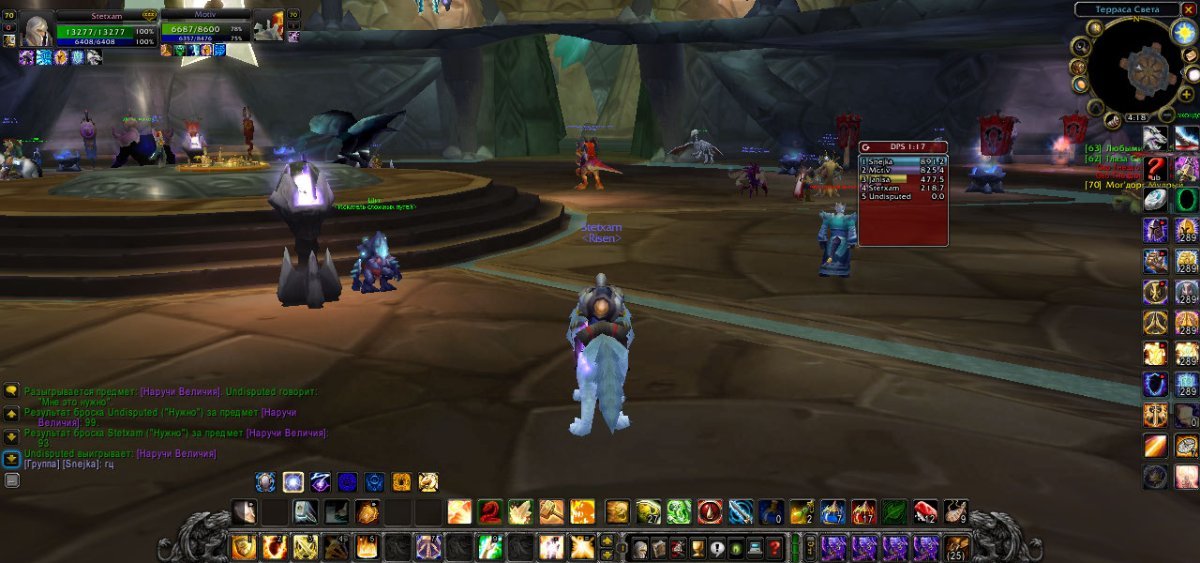Click the white wolf buff icon by minimap
Viewport: 1200px width, 563px height.
pos(1157,138)
